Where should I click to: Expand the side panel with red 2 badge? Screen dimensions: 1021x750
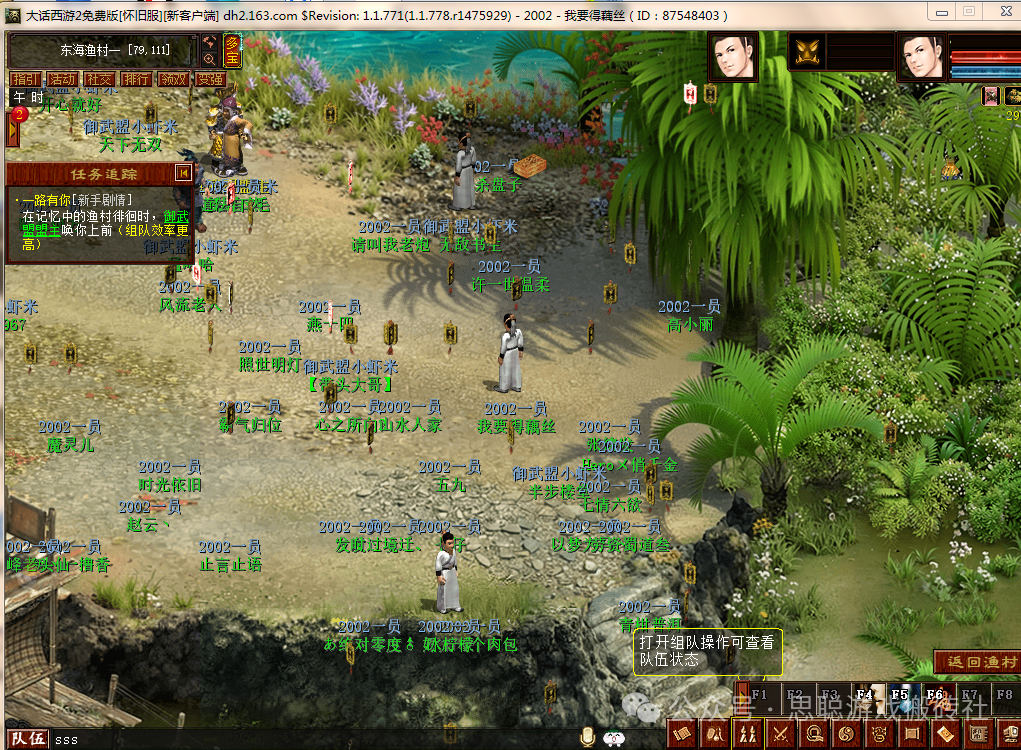point(14,127)
